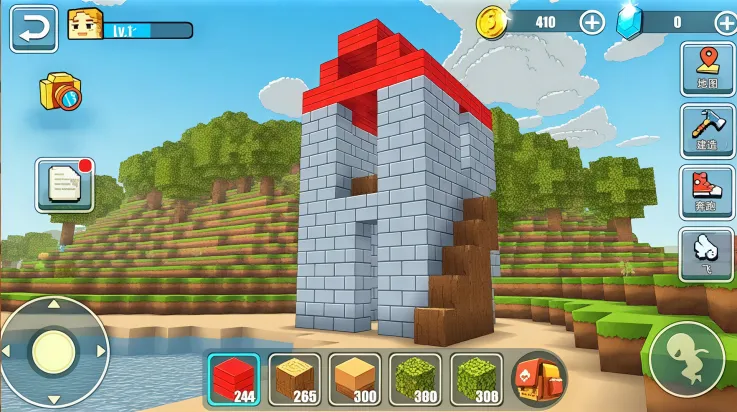The width and height of the screenshot is (737, 412).
Task: Add more gold coins with plus button
Action: click(x=592, y=22)
